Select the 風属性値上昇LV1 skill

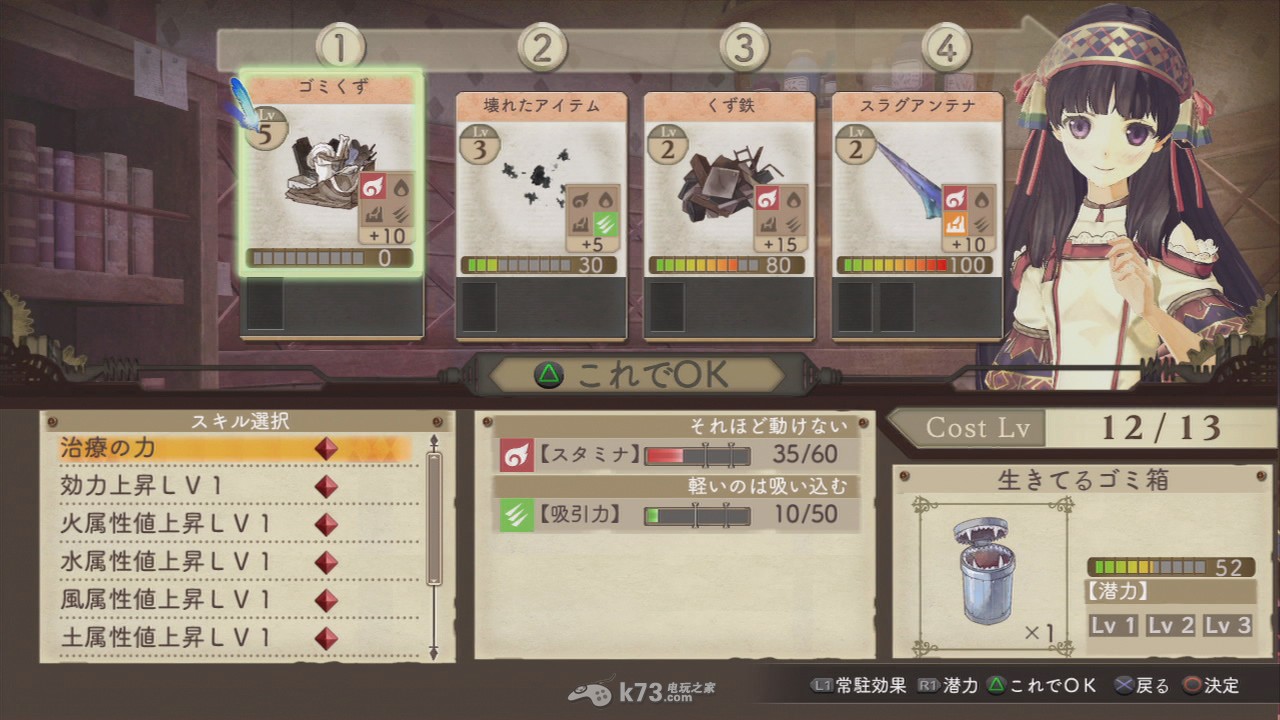pos(235,600)
